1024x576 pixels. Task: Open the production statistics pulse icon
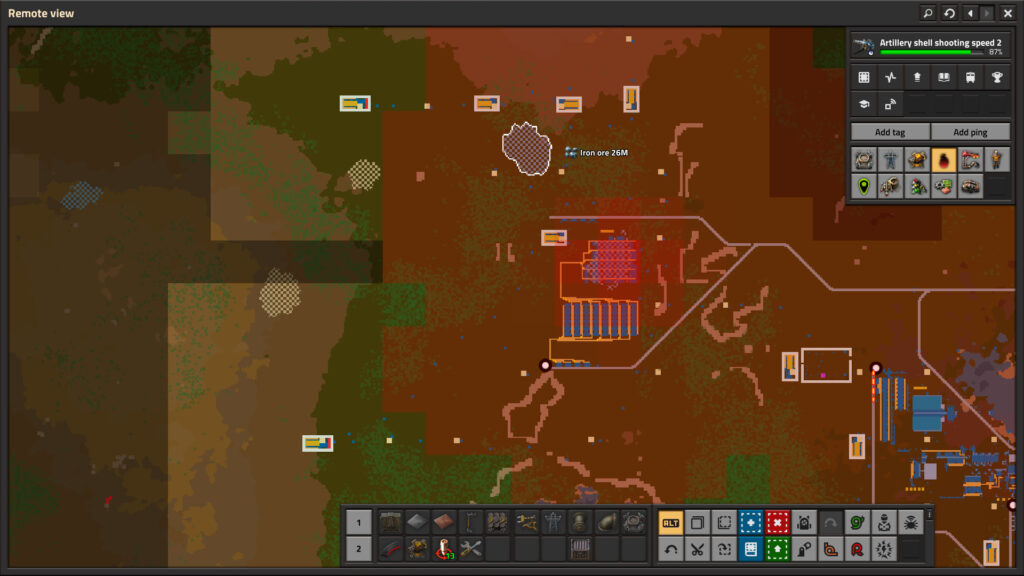[x=890, y=77]
